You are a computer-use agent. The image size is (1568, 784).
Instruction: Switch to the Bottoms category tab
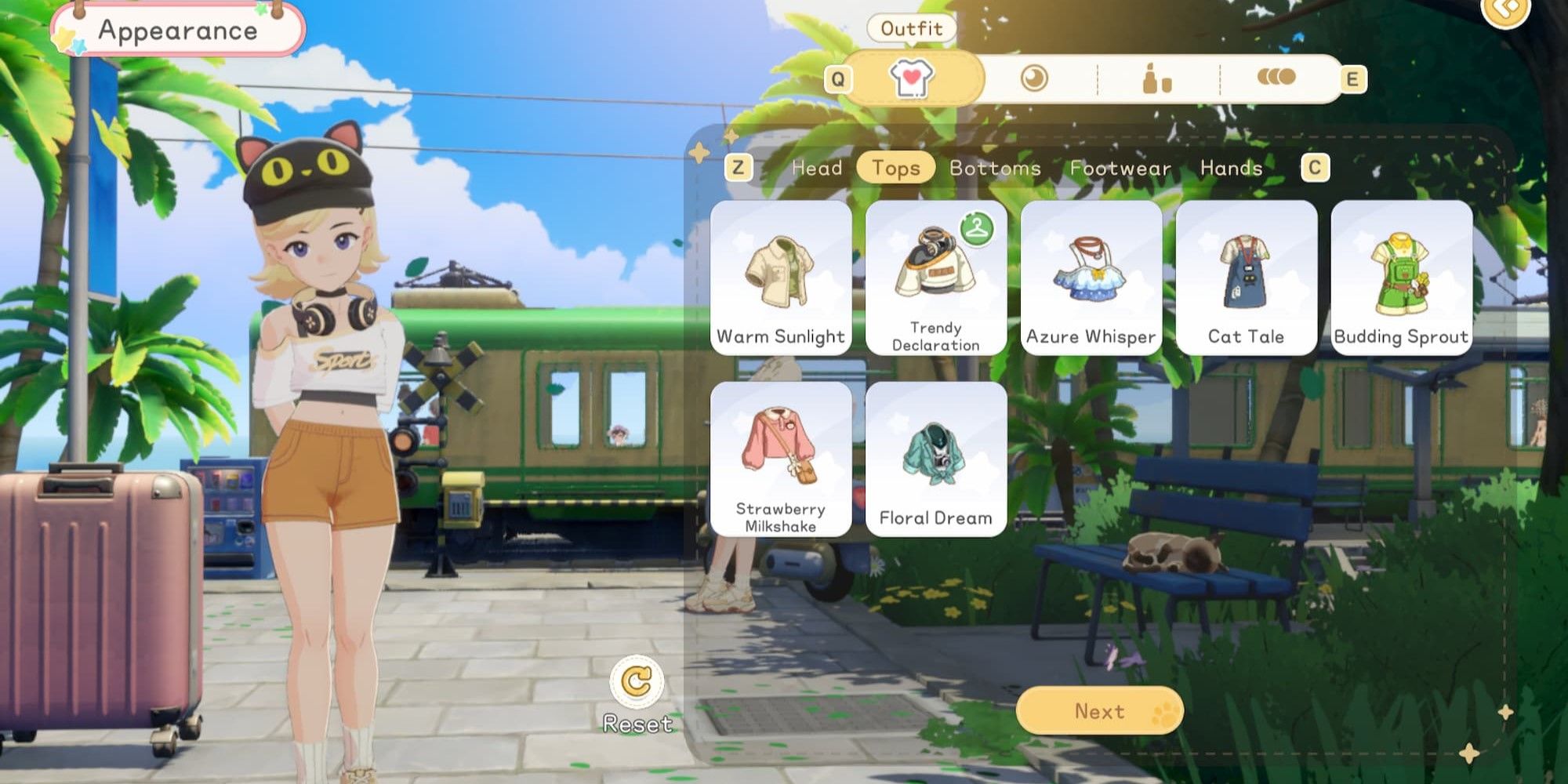(994, 168)
